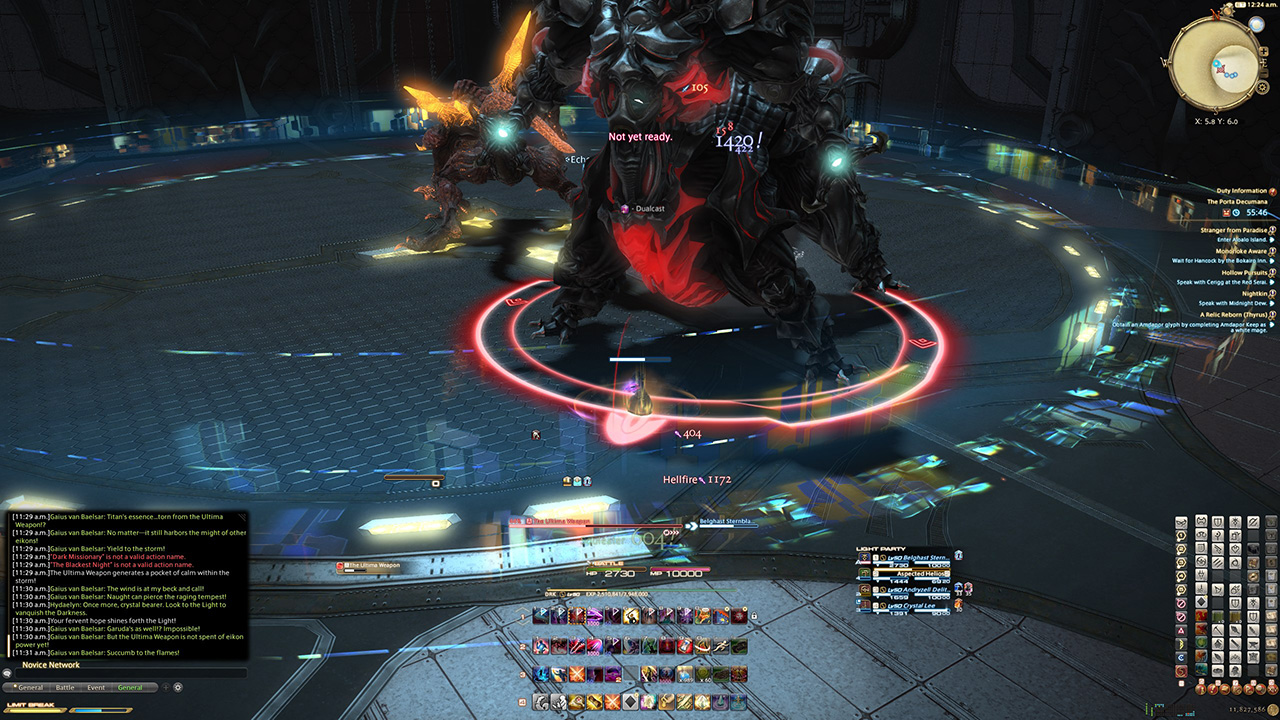This screenshot has height=720, width=1280.
Task: Switch to the Battle chat tab
Action: pos(65,688)
